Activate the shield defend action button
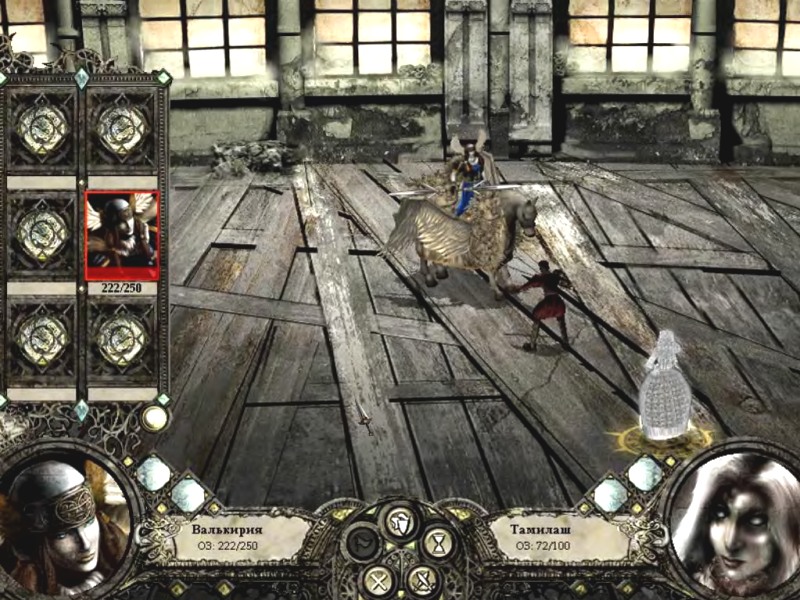The width and height of the screenshot is (800, 600). pos(398,520)
